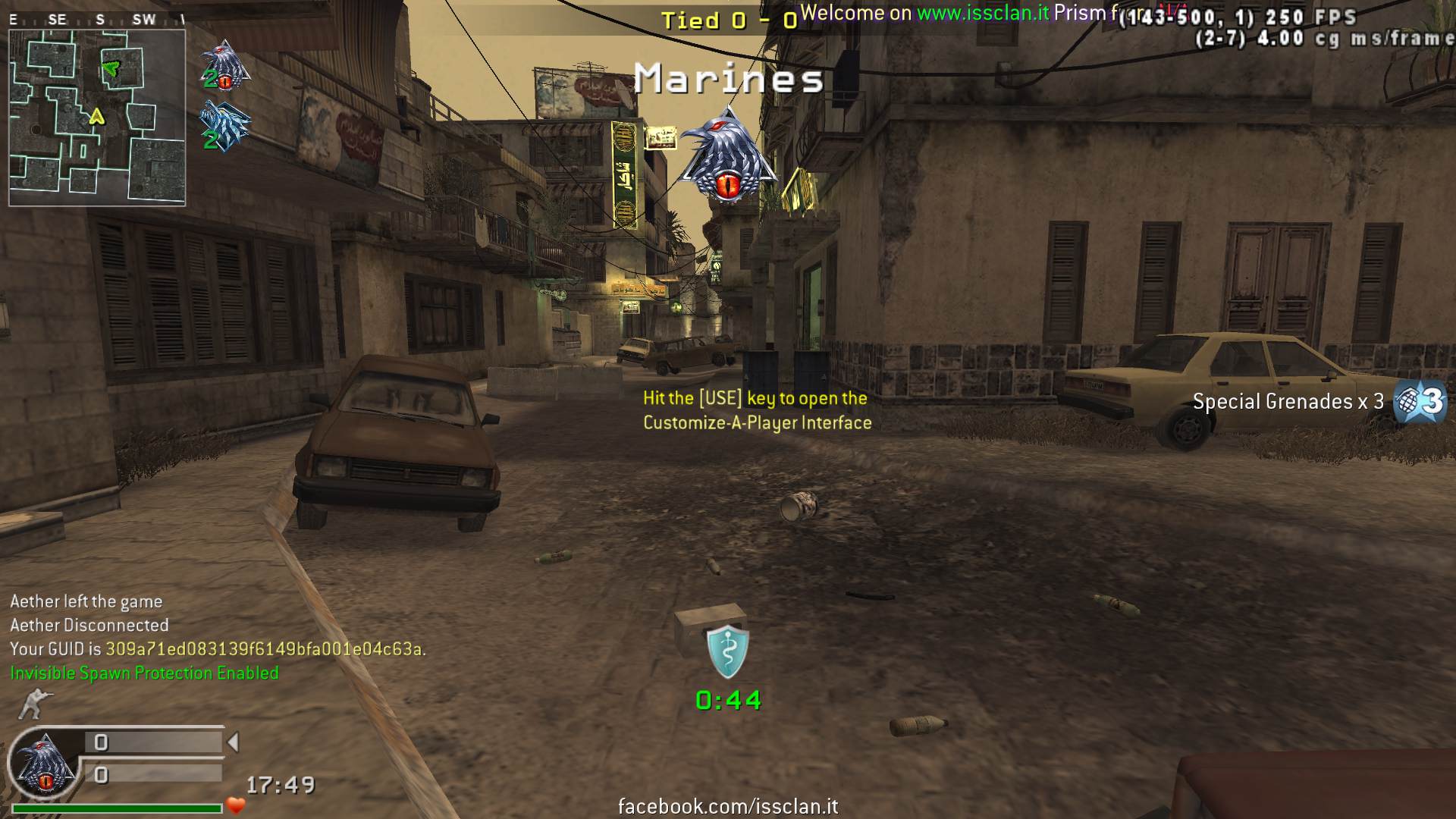
Task: Click the large Marines eagle emblem
Action: click(x=729, y=155)
